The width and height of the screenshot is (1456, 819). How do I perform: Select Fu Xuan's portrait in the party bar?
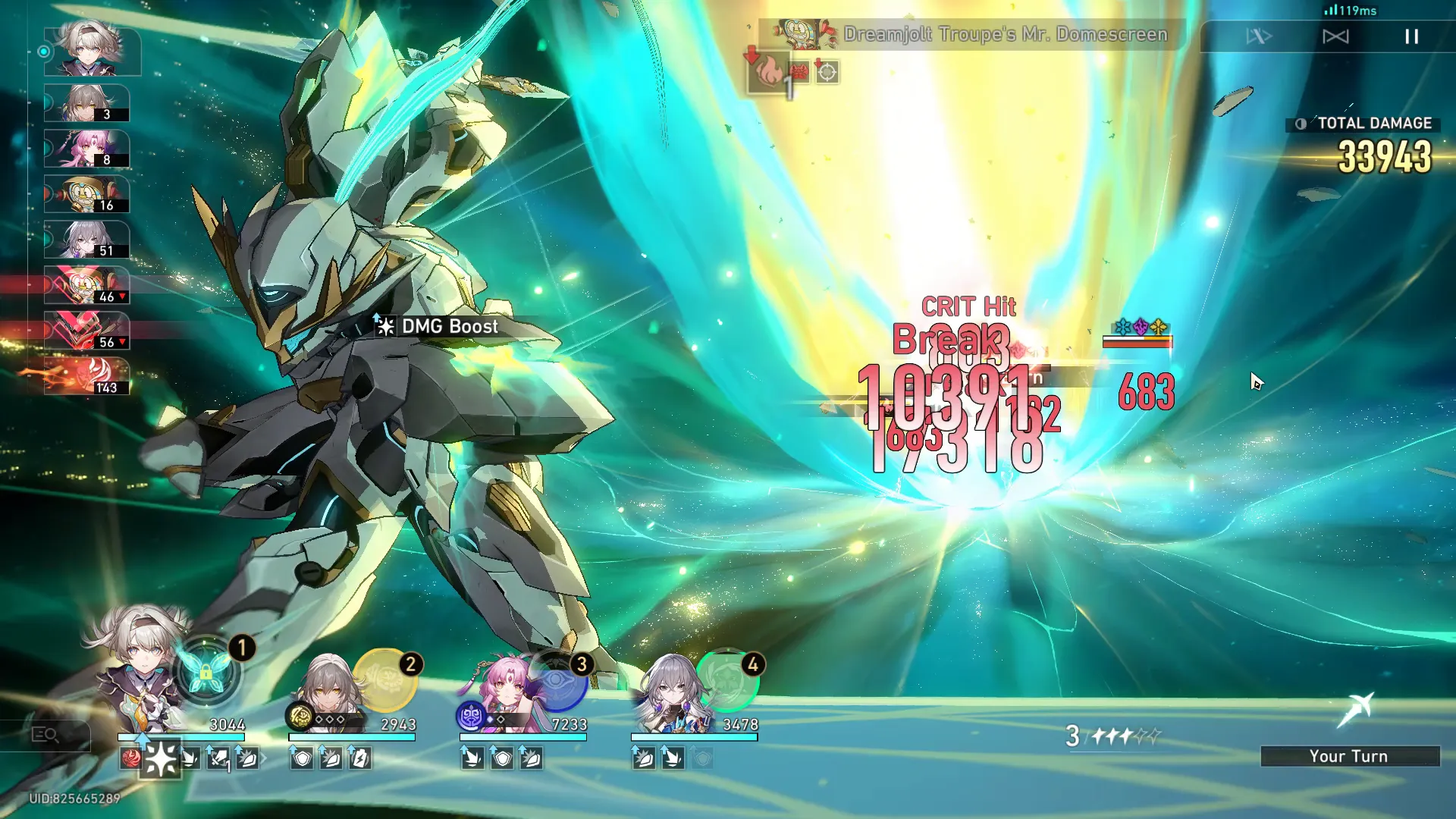click(500, 686)
